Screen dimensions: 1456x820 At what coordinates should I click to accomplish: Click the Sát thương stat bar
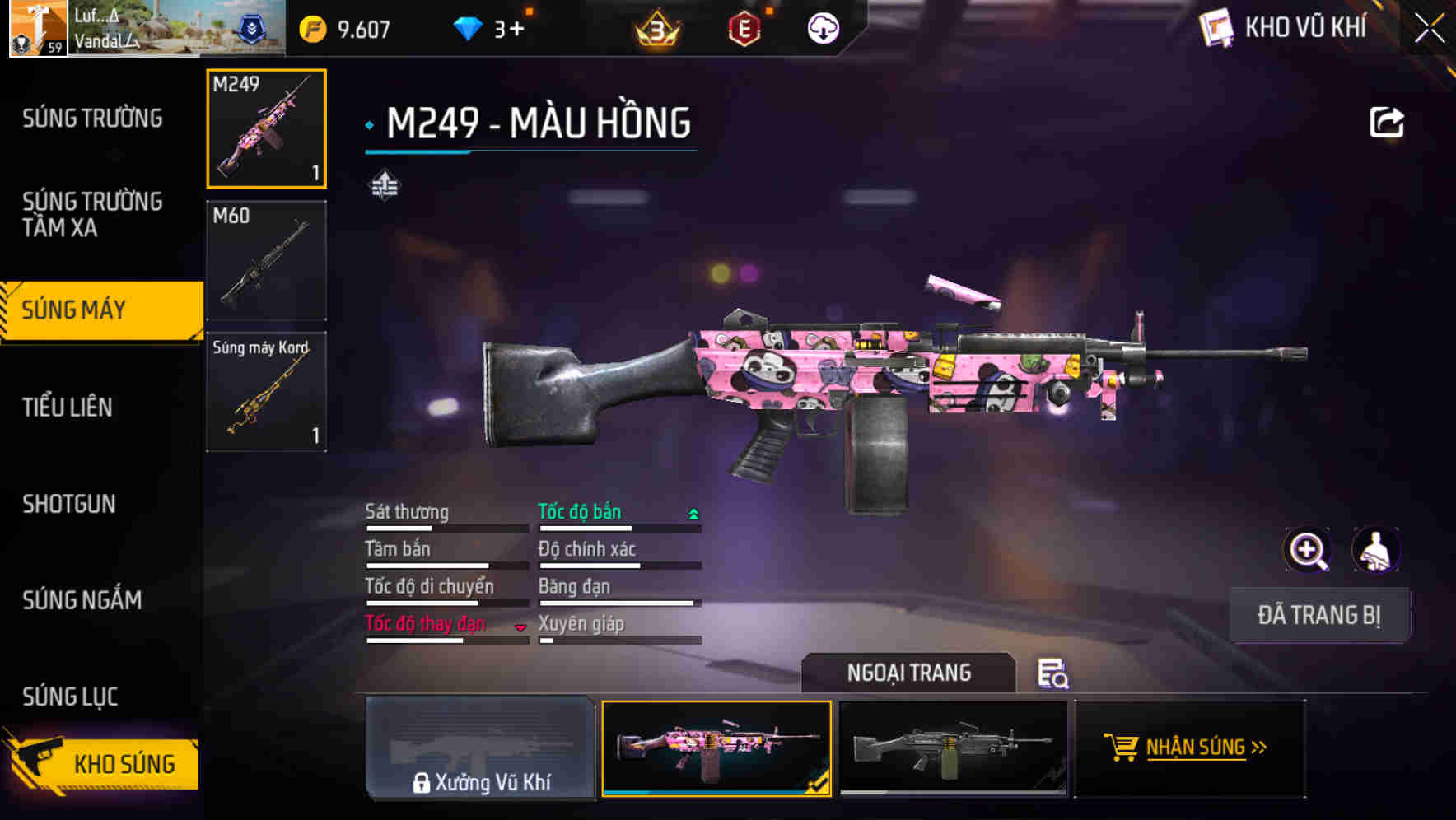point(445,527)
